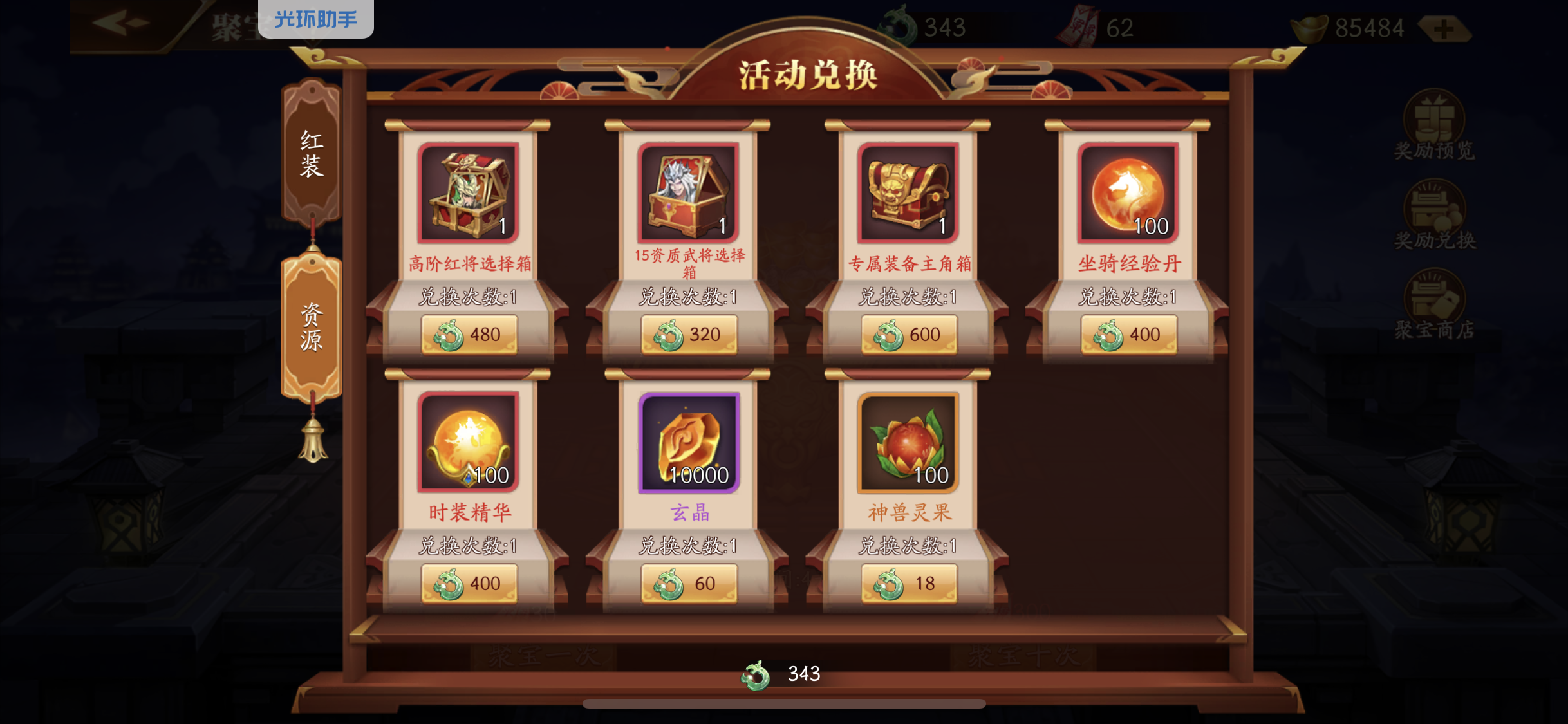Select the 15资质武将选择箱 item chest
The height and width of the screenshot is (724, 1568).
coord(689,193)
